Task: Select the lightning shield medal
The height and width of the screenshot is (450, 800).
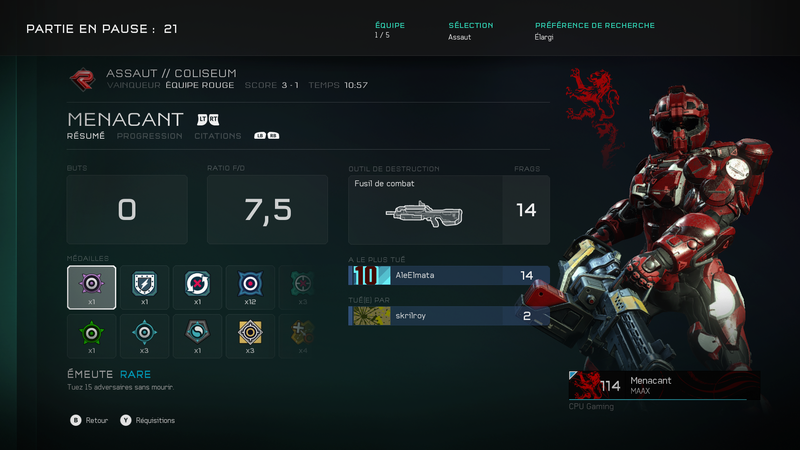Action: 144,287
